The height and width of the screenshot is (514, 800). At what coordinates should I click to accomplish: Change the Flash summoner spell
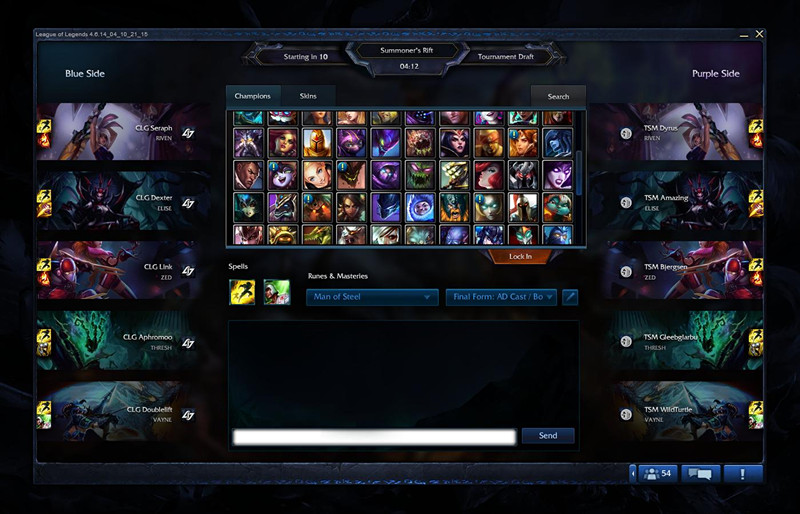(242, 292)
